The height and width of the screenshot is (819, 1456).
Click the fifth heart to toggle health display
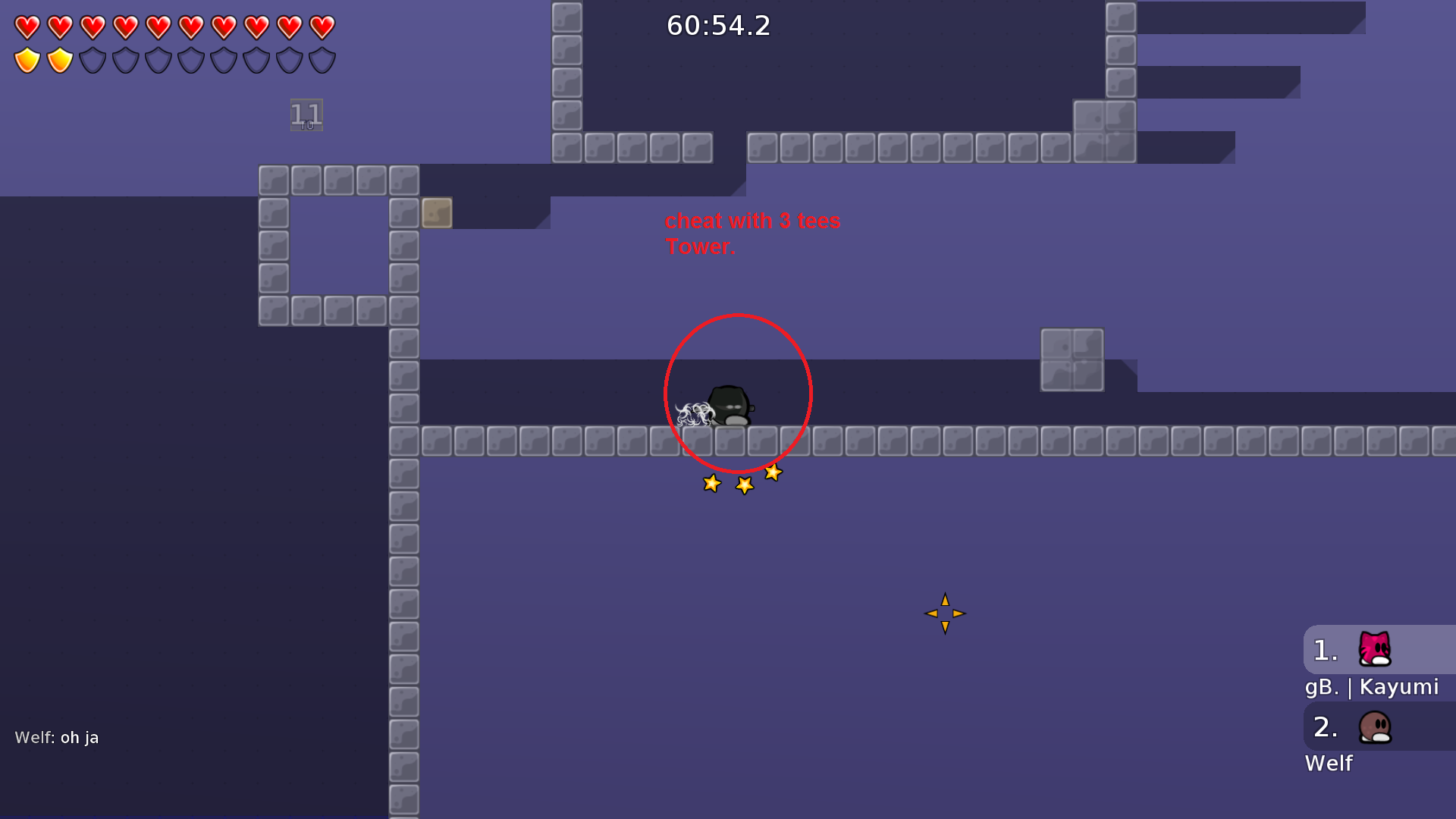pyautogui.click(x=157, y=29)
